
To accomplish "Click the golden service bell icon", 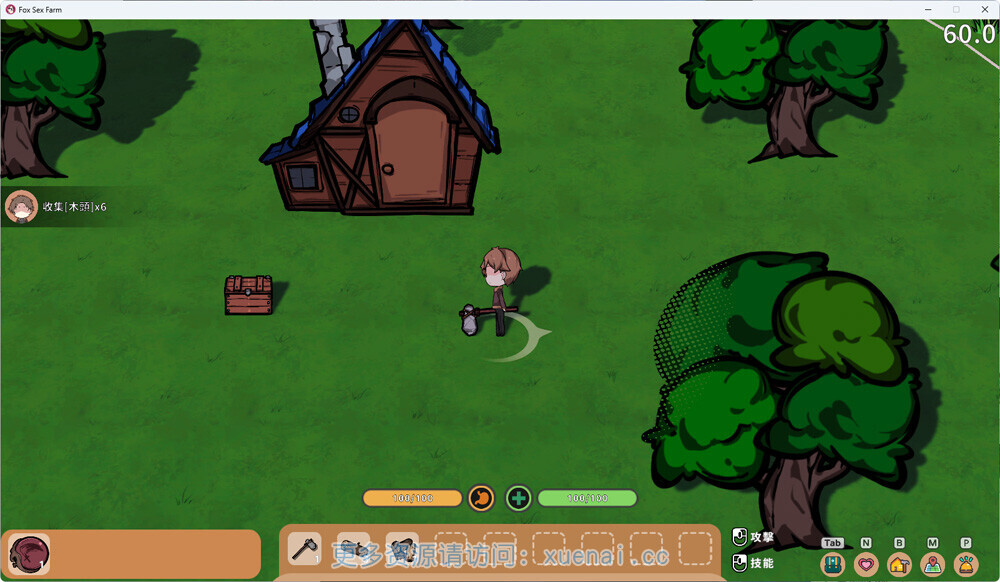I will 966,565.
